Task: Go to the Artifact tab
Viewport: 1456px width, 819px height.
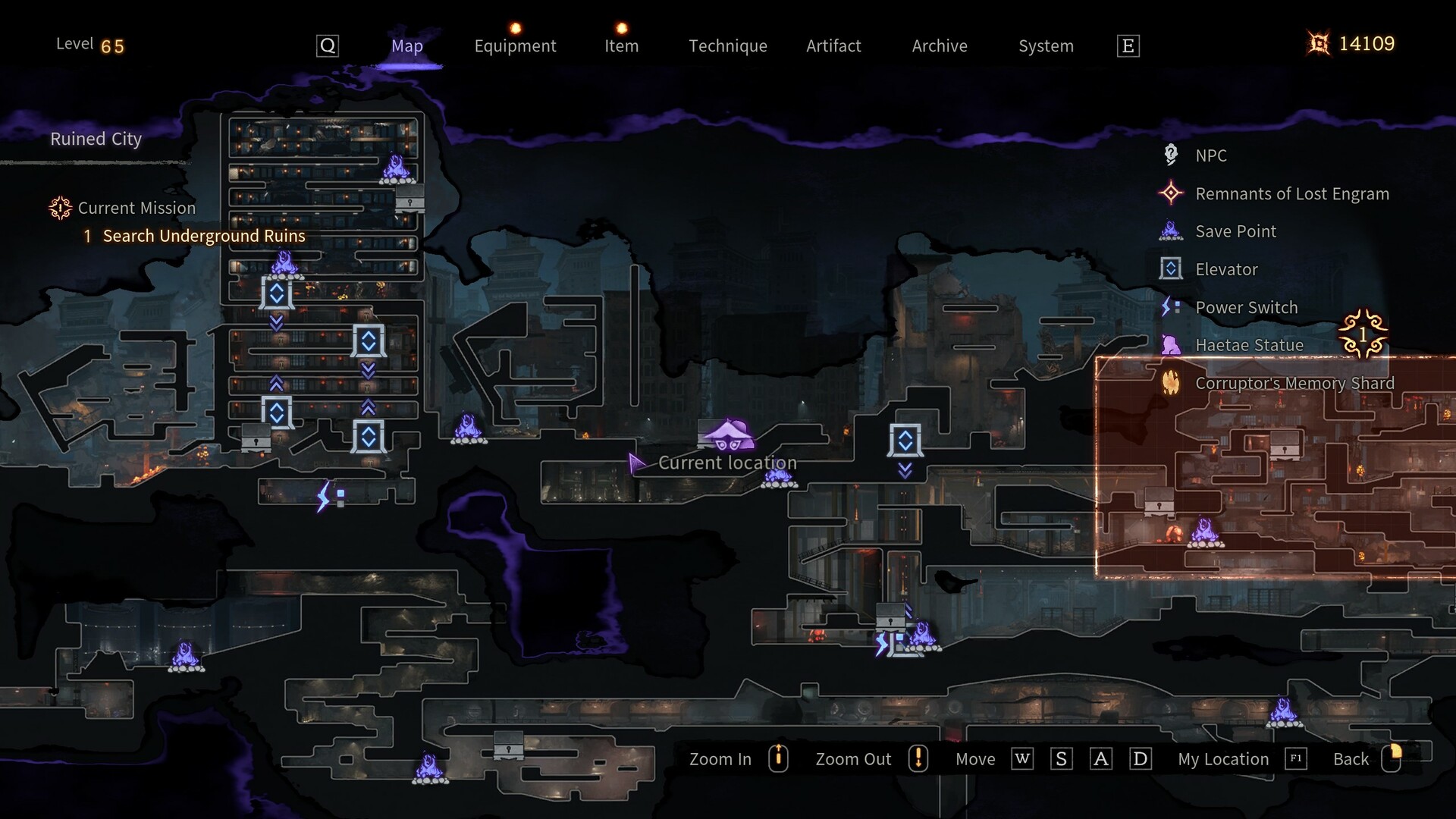Action: pyautogui.click(x=833, y=45)
